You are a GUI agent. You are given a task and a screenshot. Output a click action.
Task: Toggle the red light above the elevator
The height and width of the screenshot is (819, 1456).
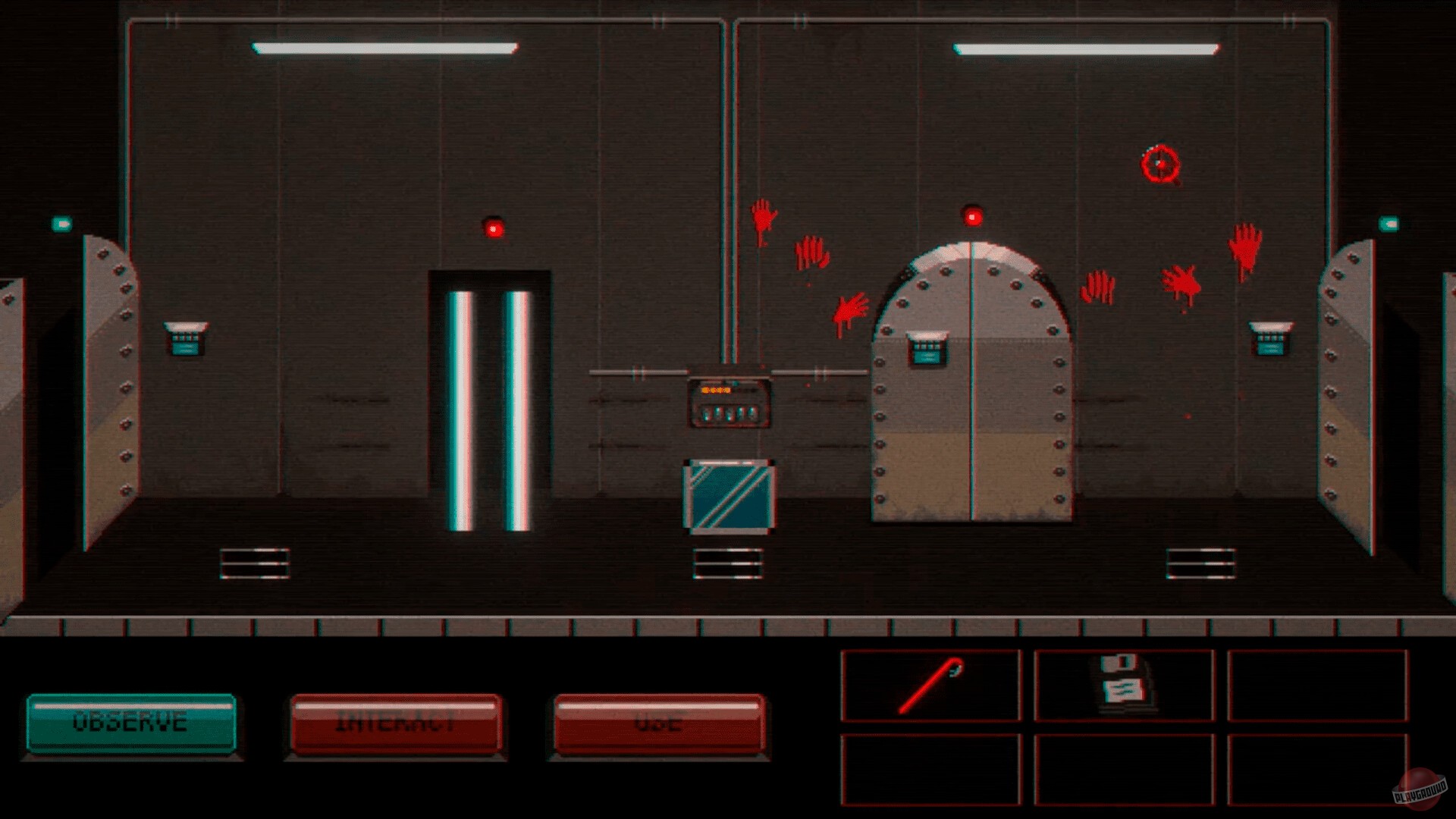coord(493,227)
